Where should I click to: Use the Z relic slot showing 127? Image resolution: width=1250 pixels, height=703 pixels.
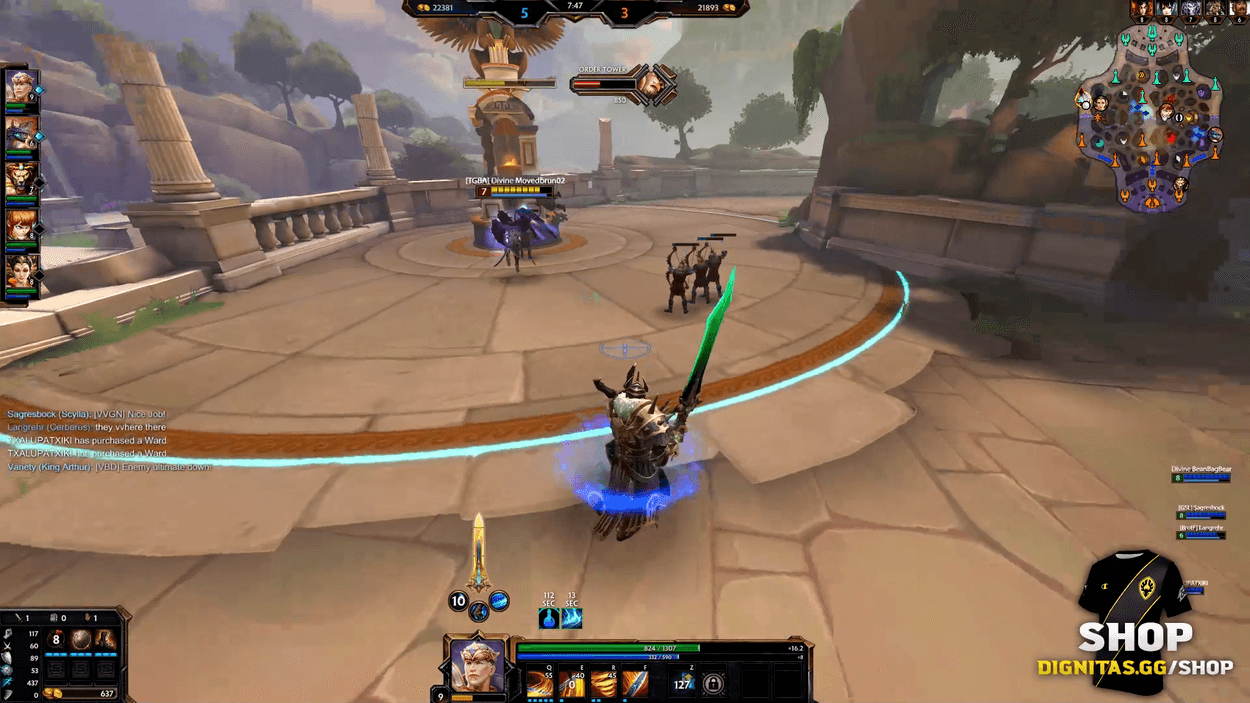(683, 684)
